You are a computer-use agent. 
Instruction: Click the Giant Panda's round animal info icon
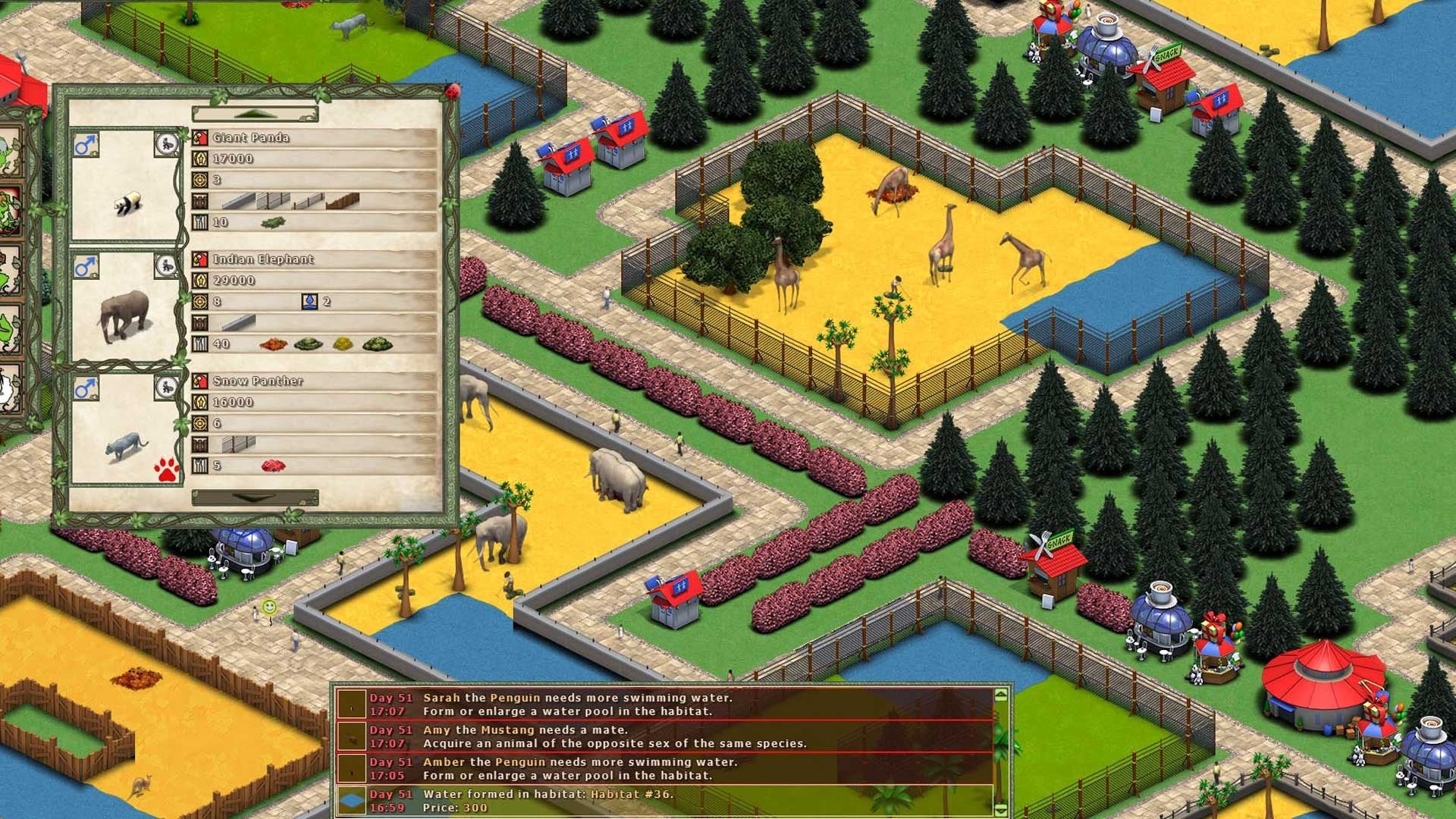167,143
